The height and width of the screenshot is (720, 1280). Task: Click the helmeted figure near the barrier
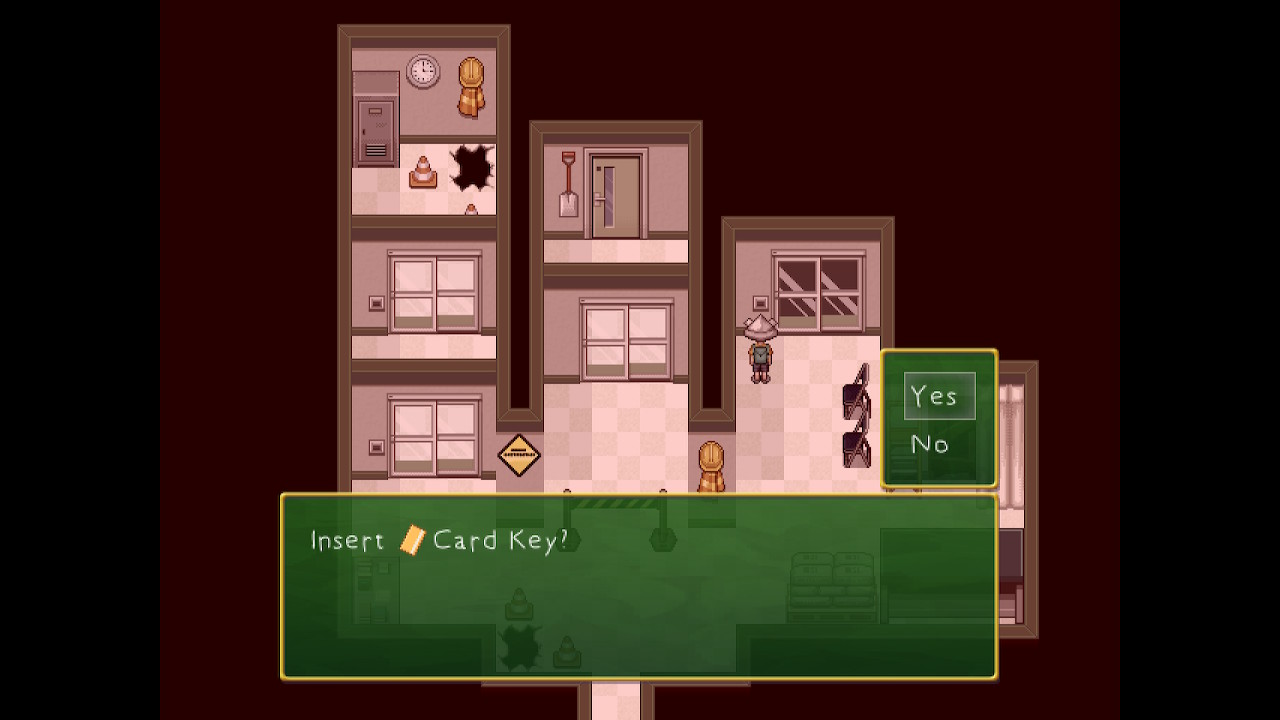pos(711,462)
